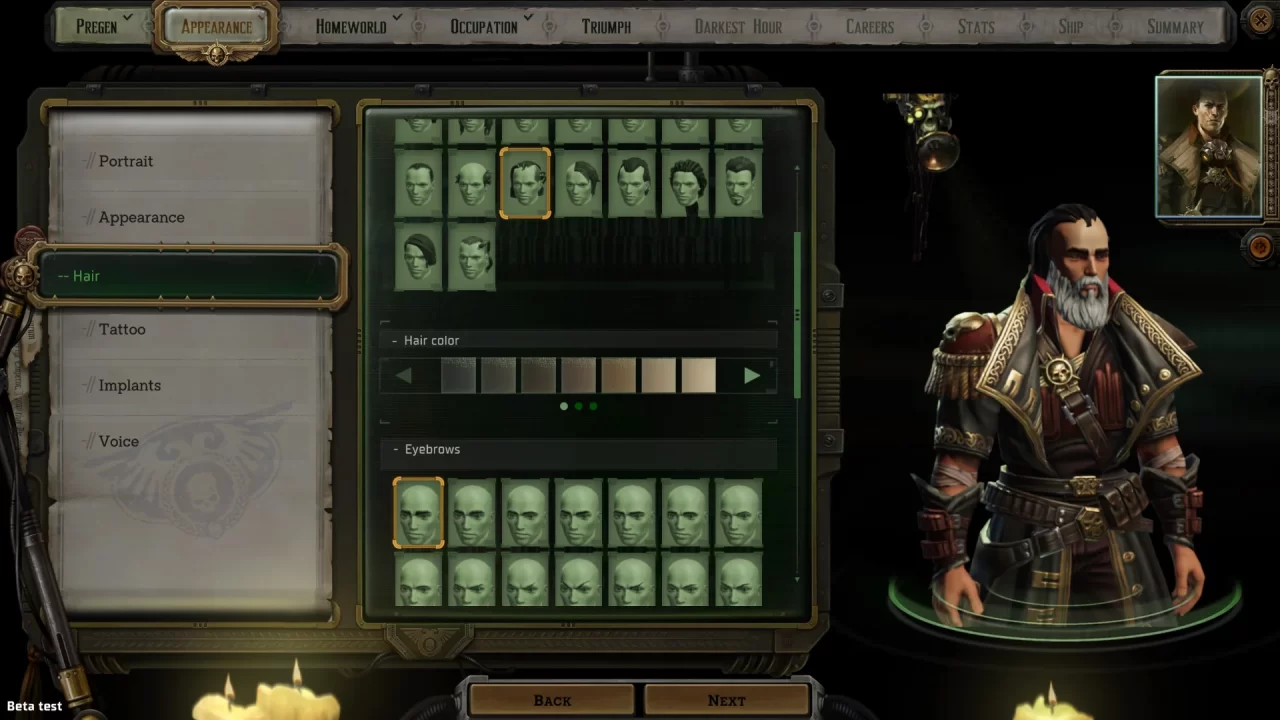1280x720 pixels.
Task: Click the left arrow on the hair color strip
Action: 404,375
